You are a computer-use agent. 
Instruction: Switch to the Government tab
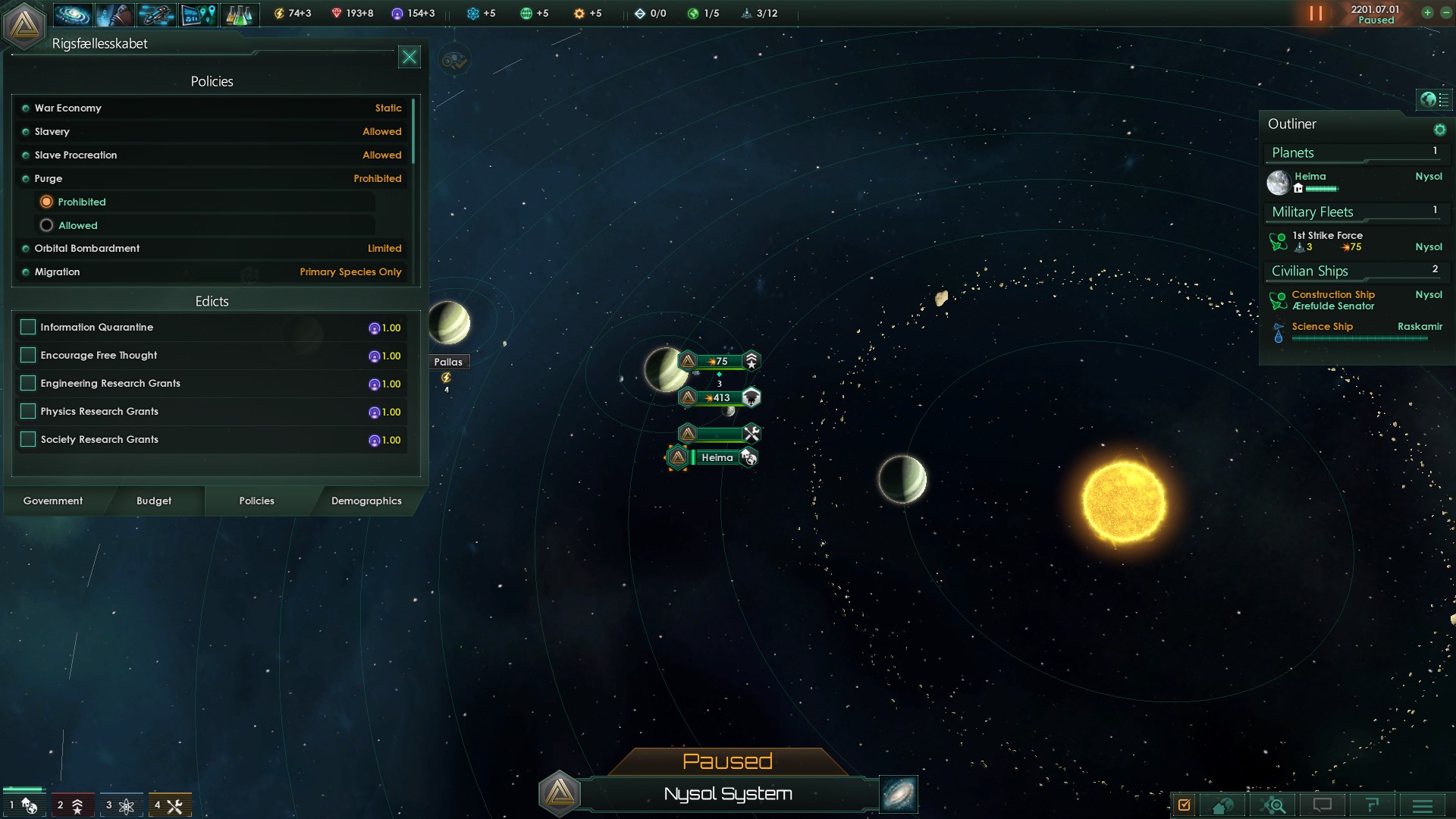(53, 500)
